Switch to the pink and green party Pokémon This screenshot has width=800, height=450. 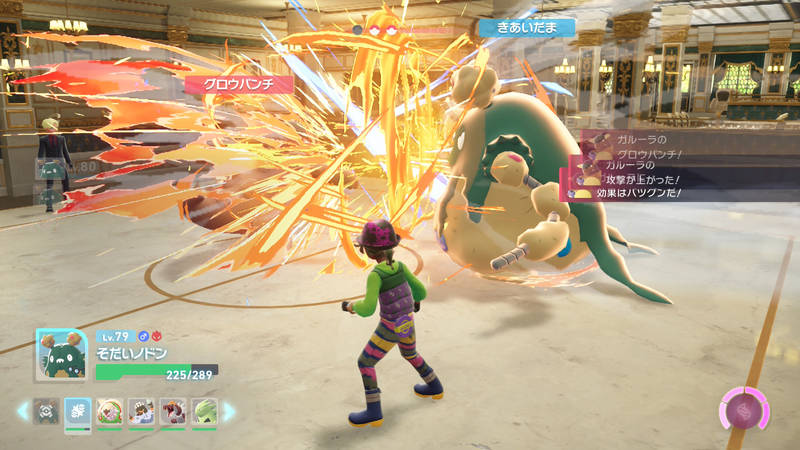[x=109, y=411]
